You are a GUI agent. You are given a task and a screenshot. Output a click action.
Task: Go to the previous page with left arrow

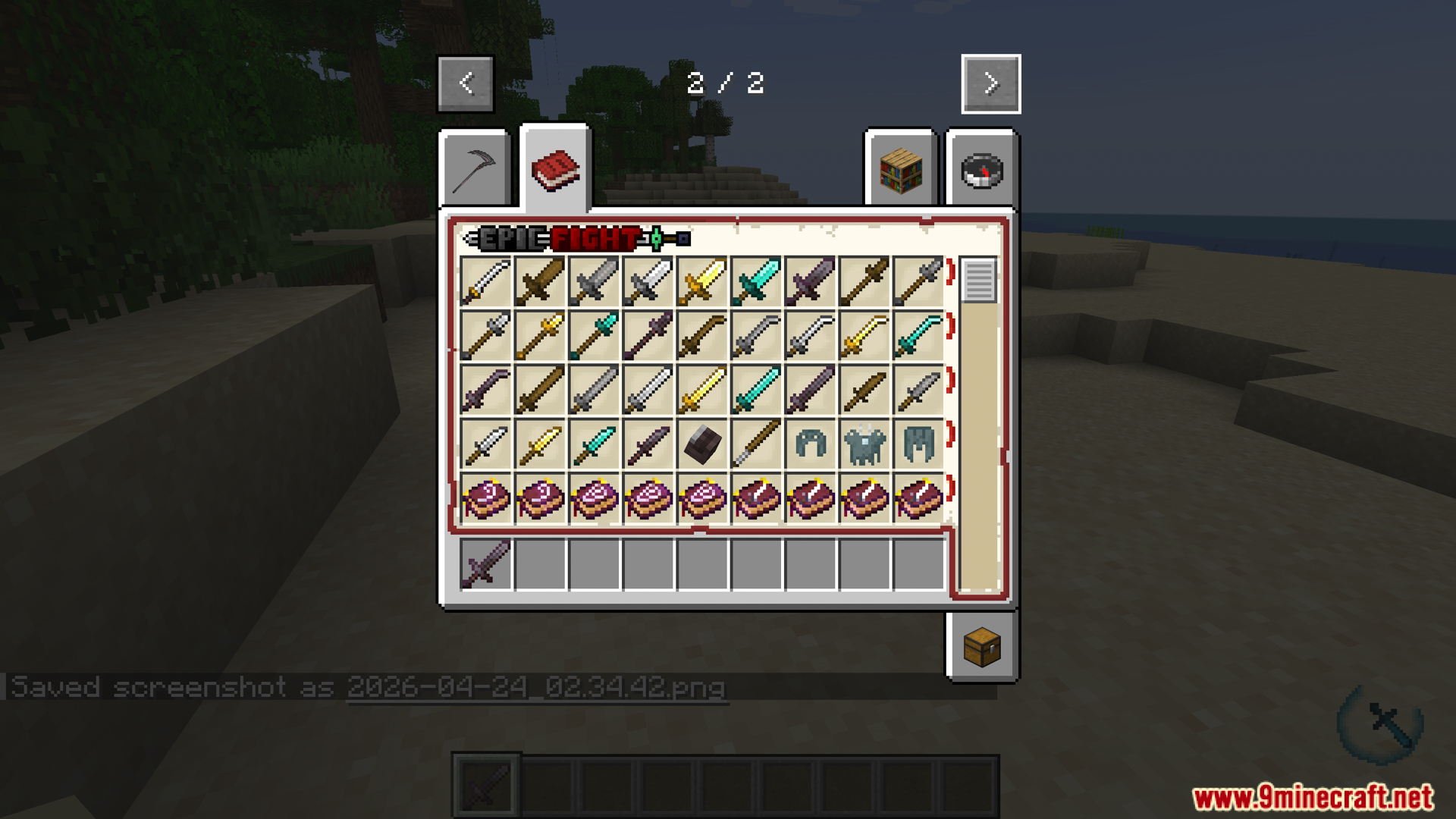pyautogui.click(x=465, y=83)
